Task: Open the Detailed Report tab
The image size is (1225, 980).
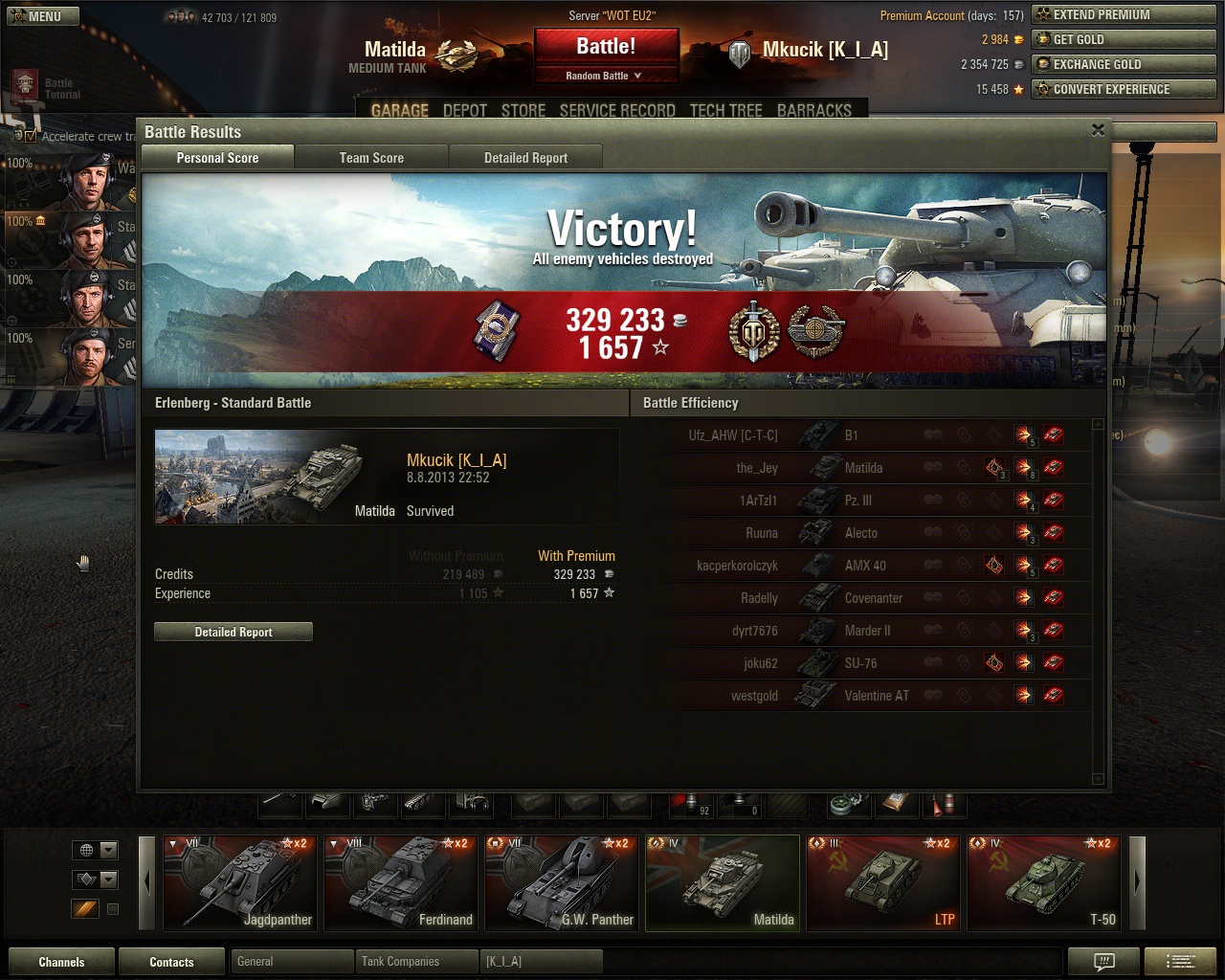Action: pos(525,158)
